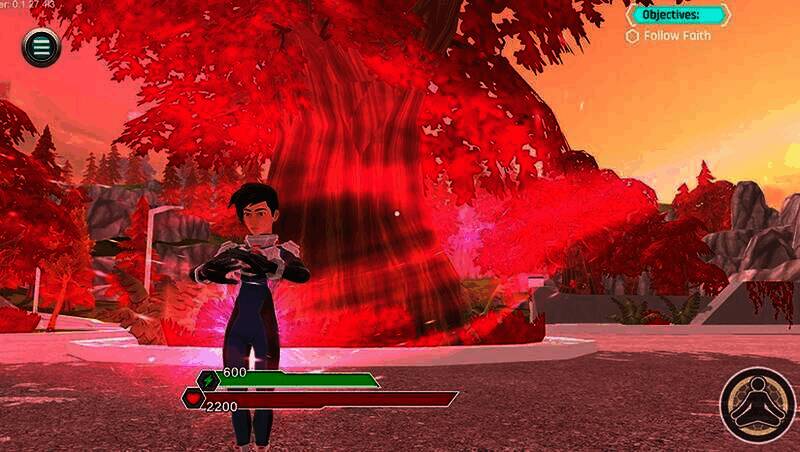Open the round hamburger menu button
The width and height of the screenshot is (800, 452).
[x=41, y=47]
